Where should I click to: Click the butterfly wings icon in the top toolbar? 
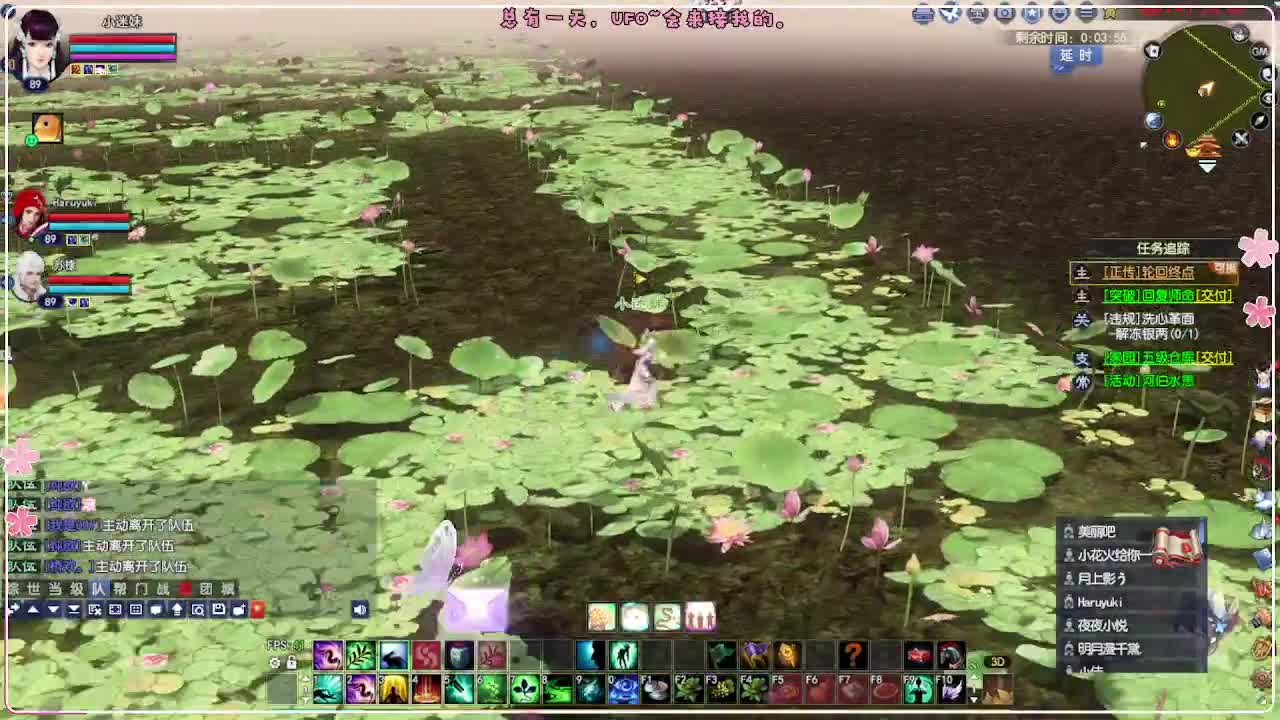point(948,13)
